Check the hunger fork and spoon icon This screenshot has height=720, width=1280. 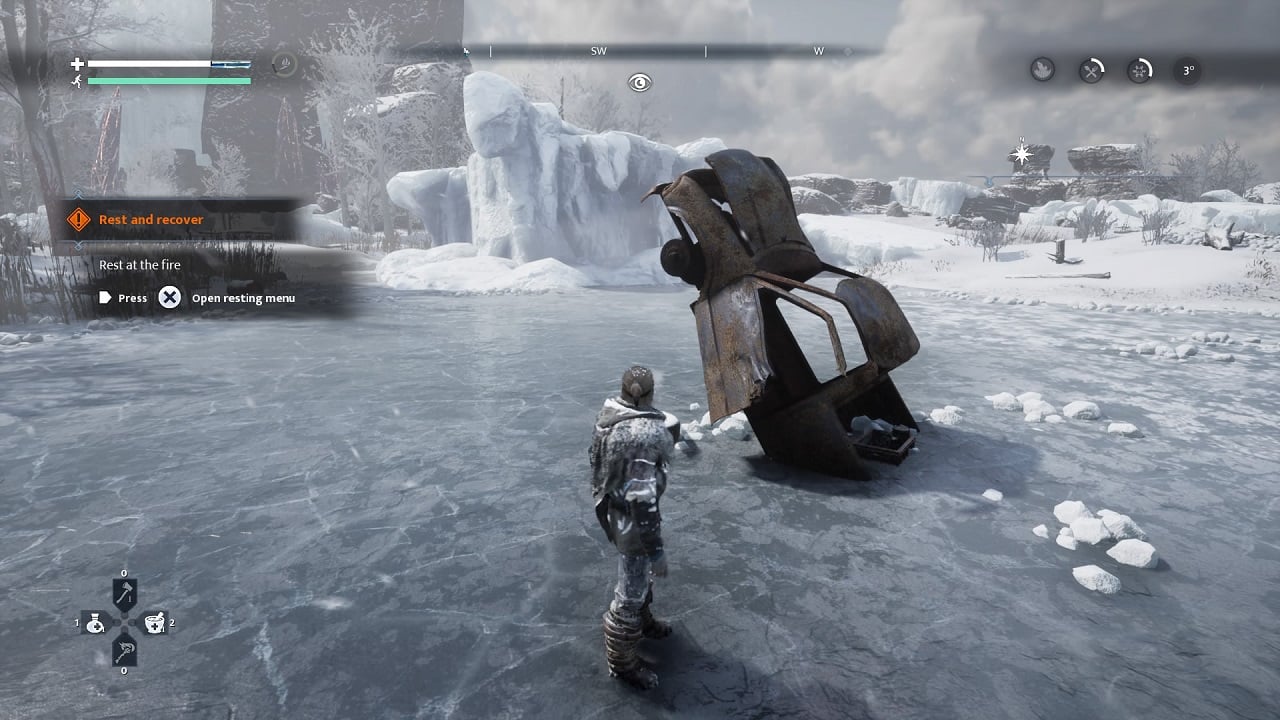click(1091, 70)
